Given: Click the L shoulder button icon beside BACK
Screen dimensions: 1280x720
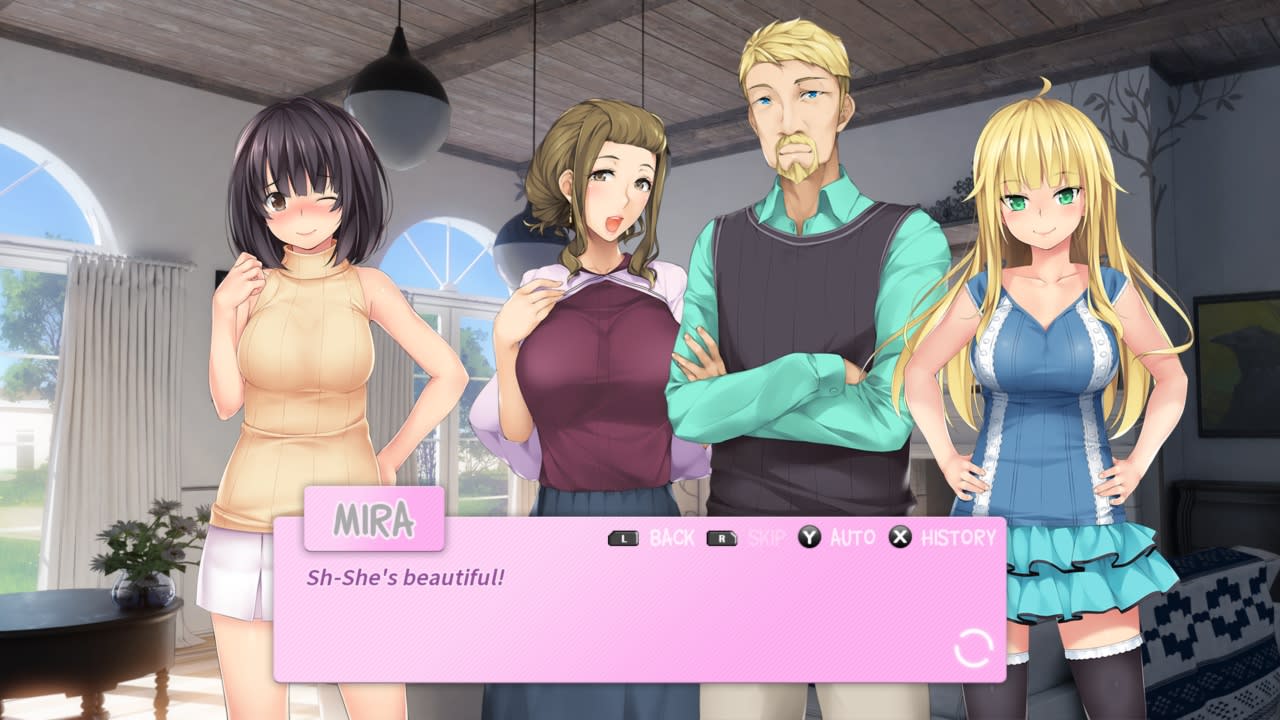Looking at the screenshot, I should click(x=623, y=537).
